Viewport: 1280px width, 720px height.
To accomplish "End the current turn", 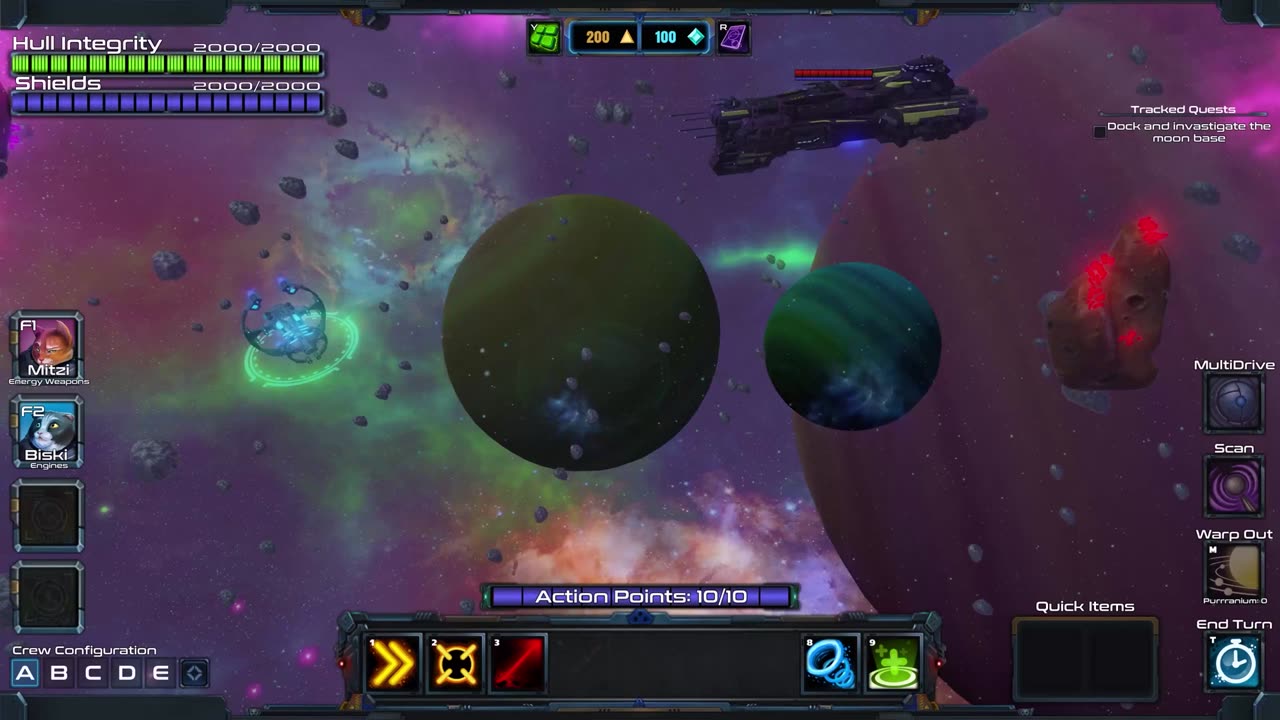I will (1234, 661).
